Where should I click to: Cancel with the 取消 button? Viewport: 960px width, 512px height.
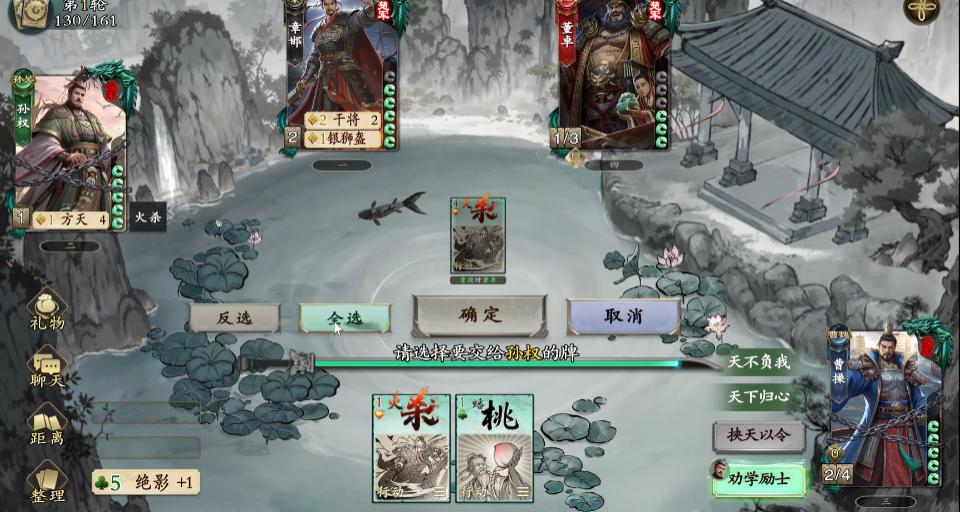(623, 316)
